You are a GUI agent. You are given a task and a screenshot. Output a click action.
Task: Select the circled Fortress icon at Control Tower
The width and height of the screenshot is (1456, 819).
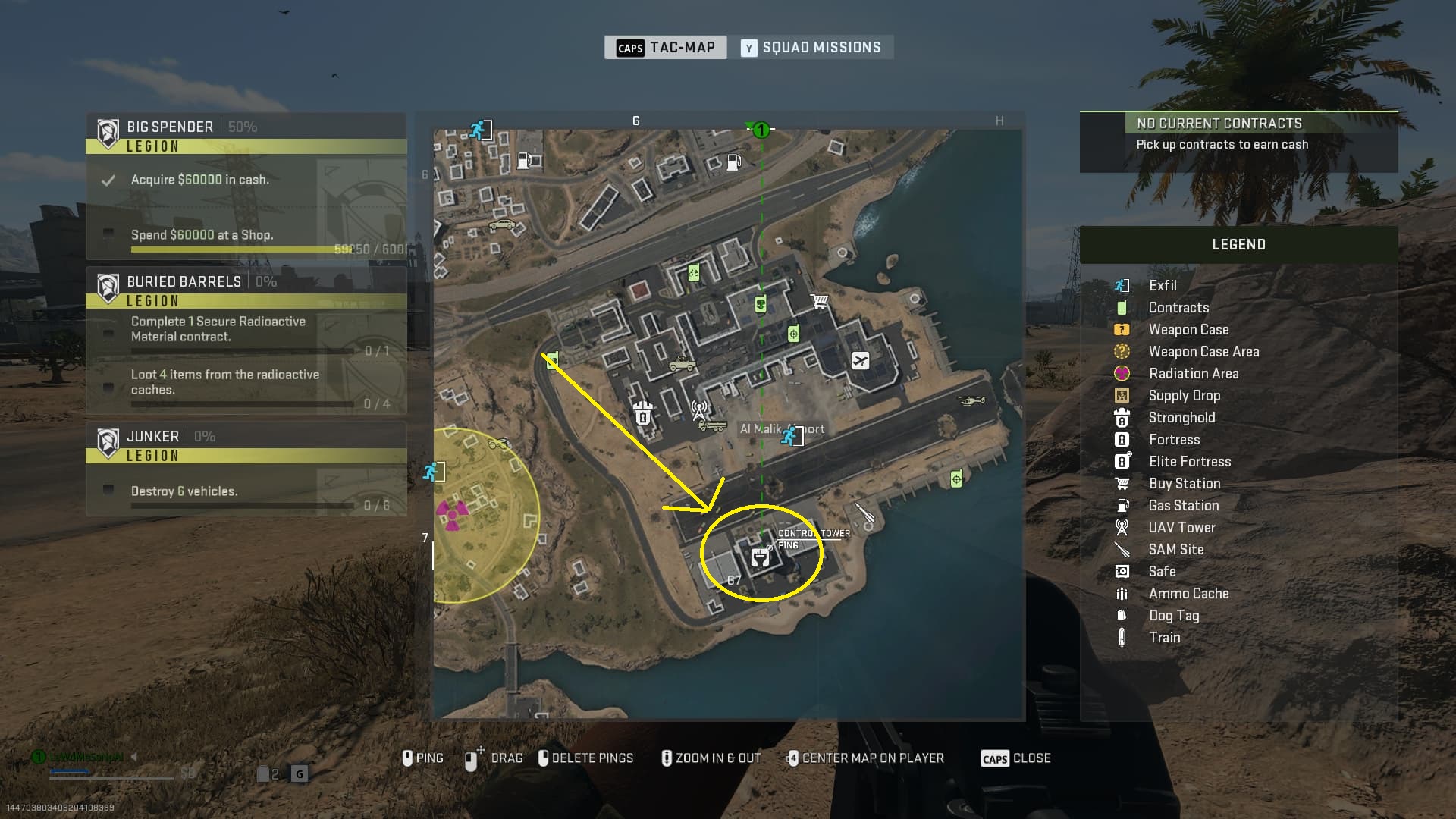[761, 556]
